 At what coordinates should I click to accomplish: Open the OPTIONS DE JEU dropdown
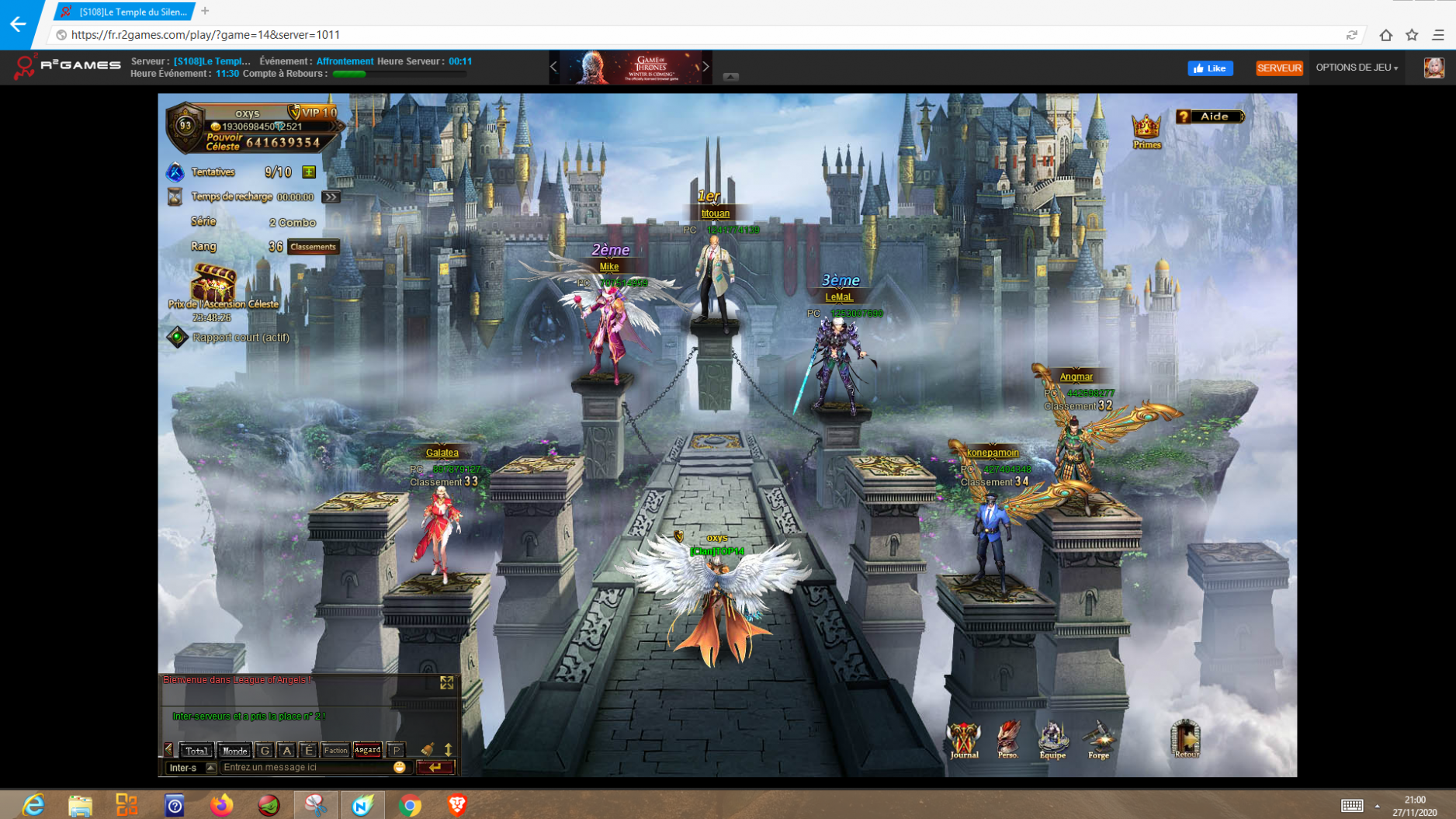coord(1356,68)
